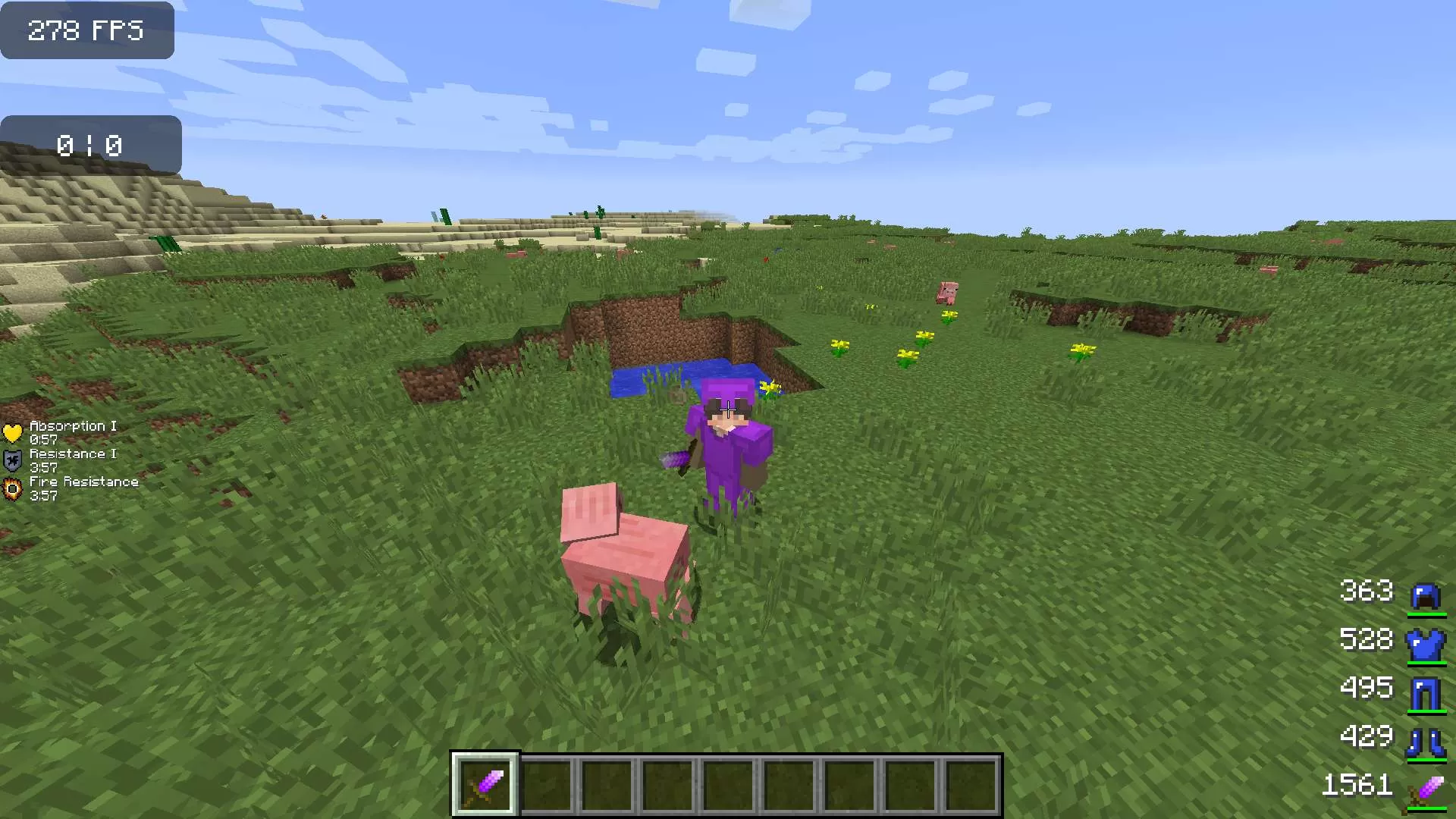The width and height of the screenshot is (1456, 819).
Task: Click the Resistance I shield effect icon
Action: (x=12, y=459)
